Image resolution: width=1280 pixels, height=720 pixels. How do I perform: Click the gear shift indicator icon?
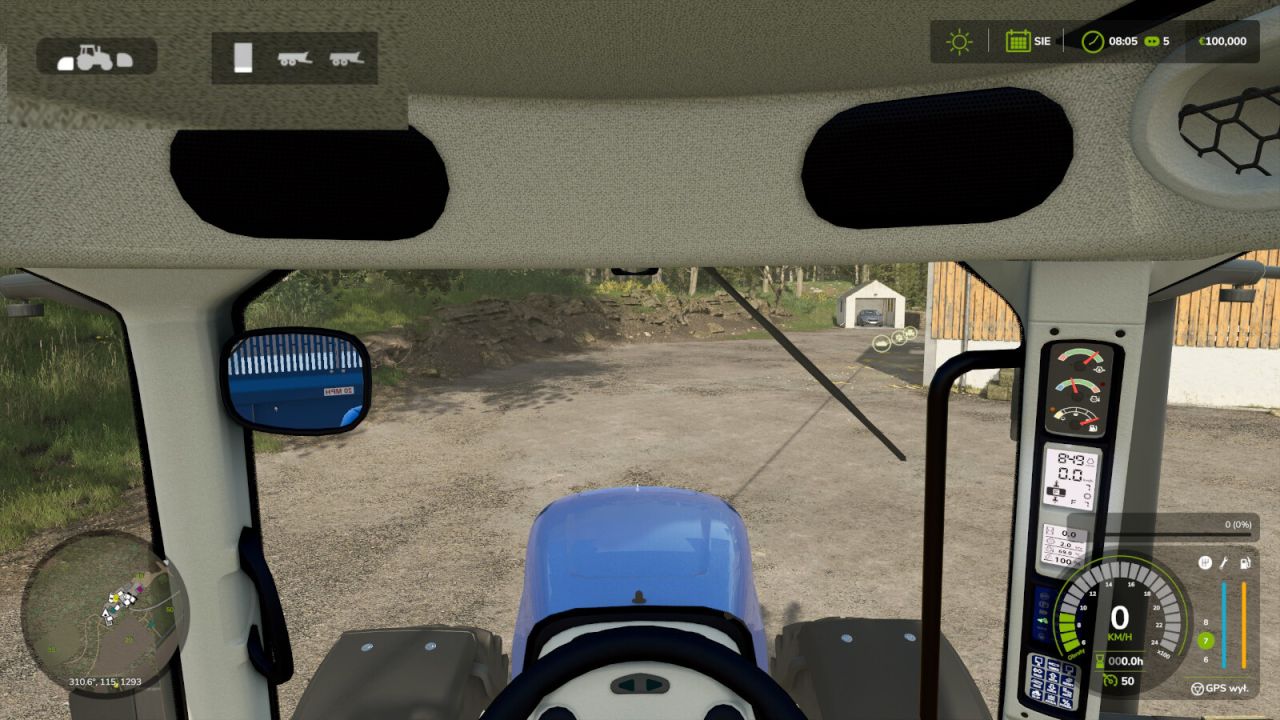tap(1205, 562)
